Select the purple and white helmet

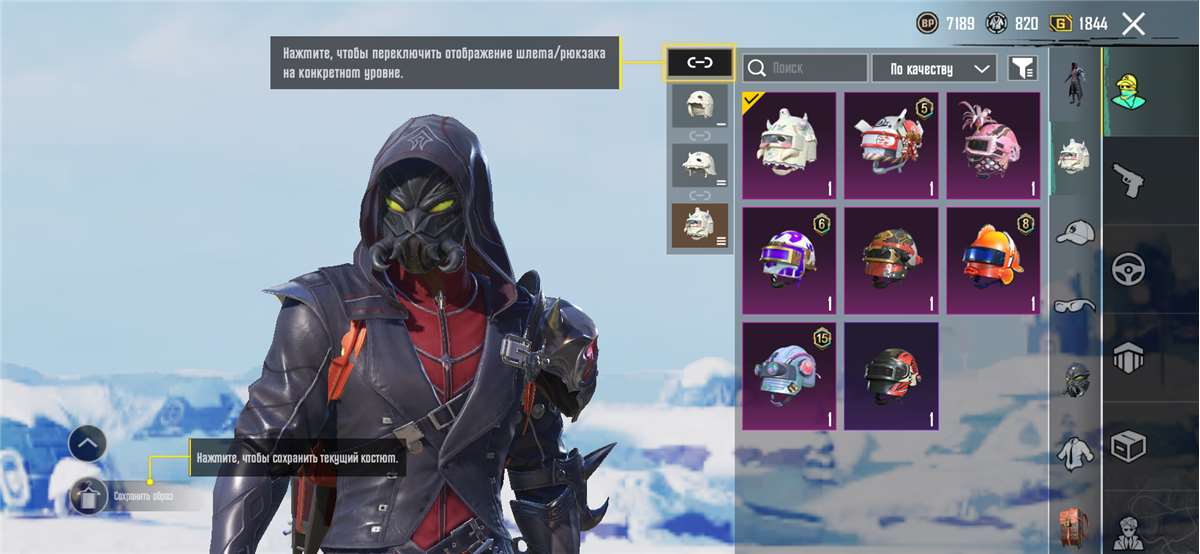[789, 260]
